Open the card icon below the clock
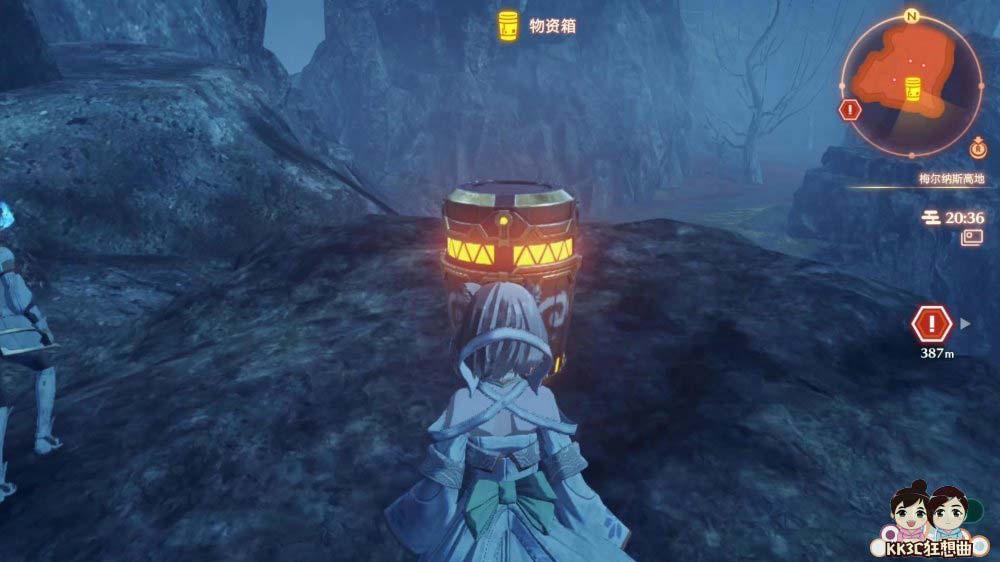The image size is (1000, 562). pos(972,238)
